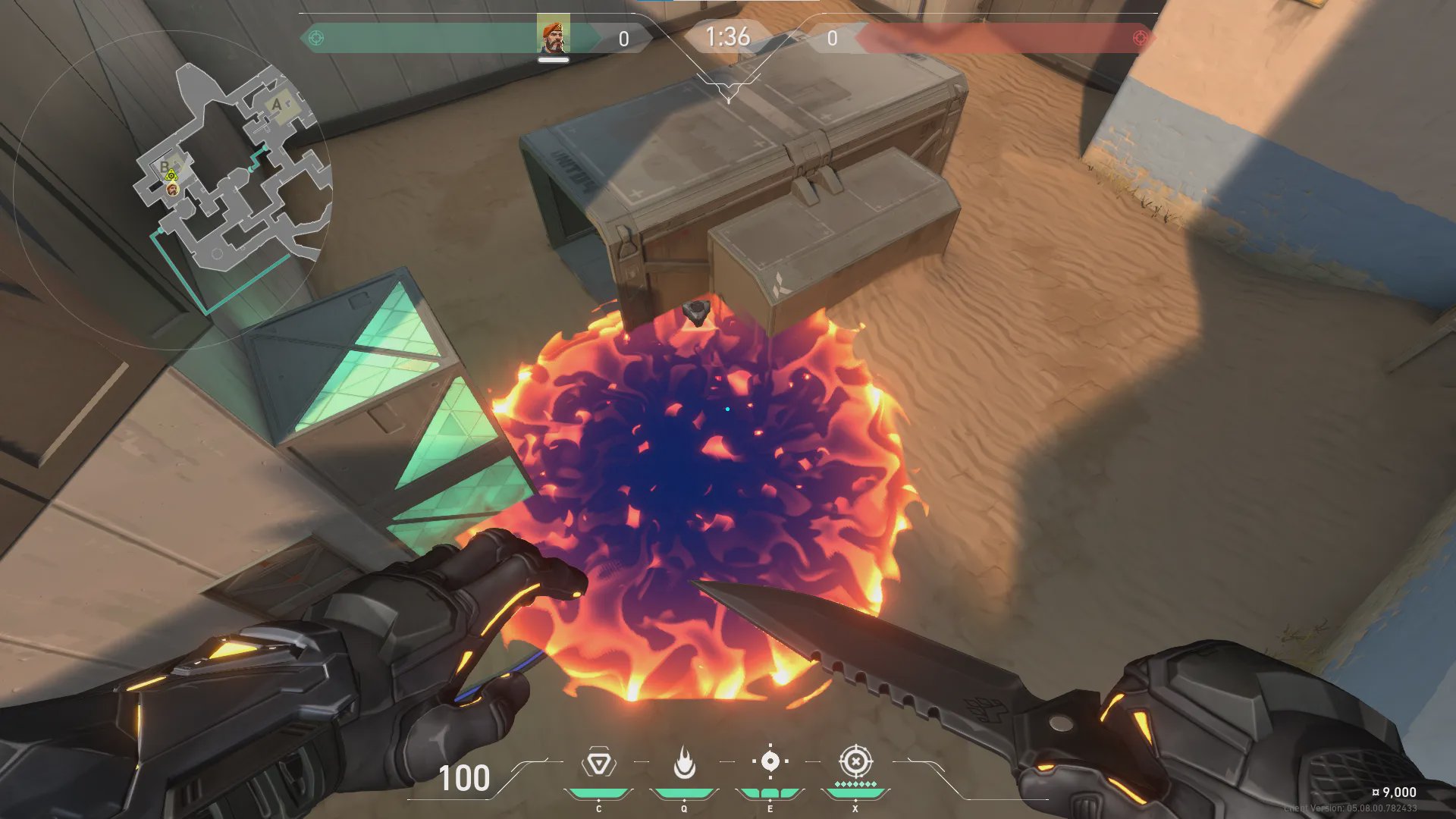Screen dimensions: 1456x819
Task: Activate the Incendiary flame ability
Action: pyautogui.click(x=684, y=763)
